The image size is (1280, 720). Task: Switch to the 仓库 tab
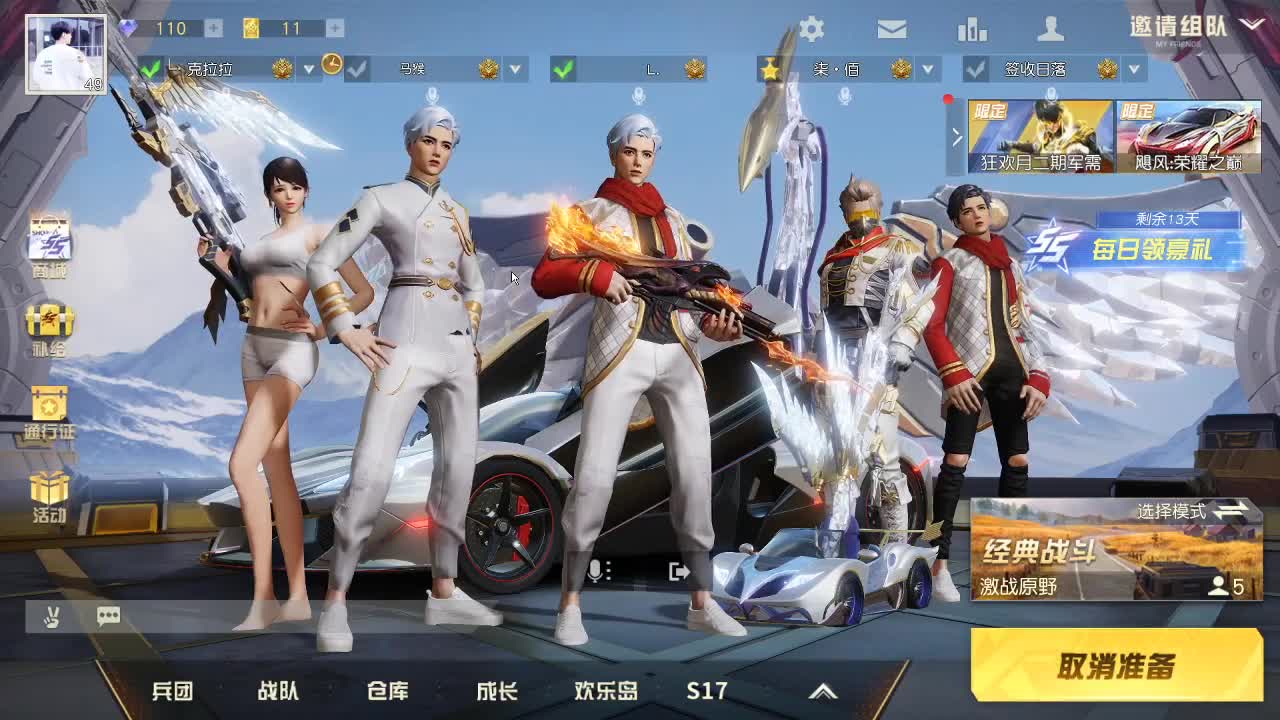[x=387, y=691]
